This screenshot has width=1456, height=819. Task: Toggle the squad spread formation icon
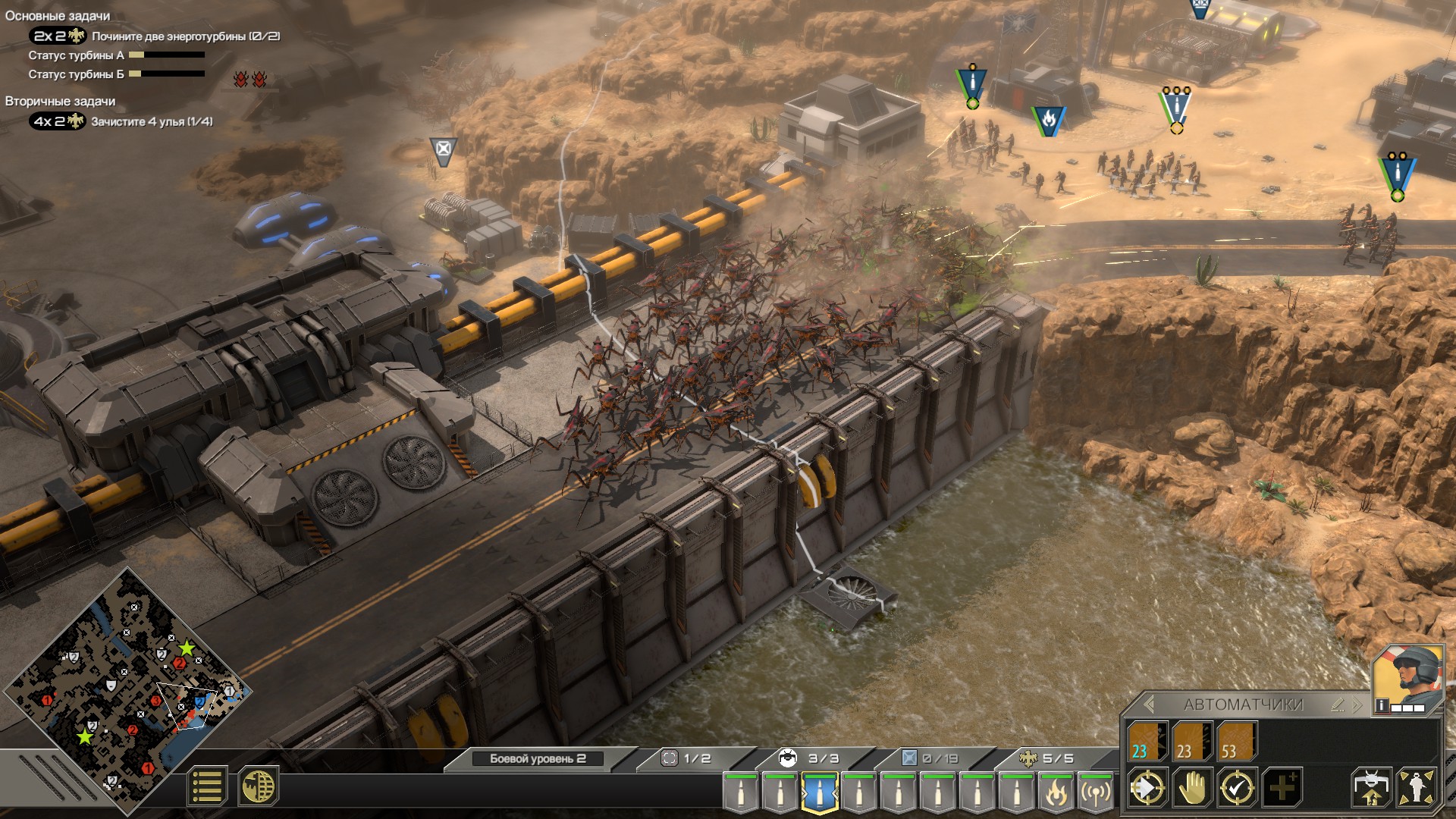click(1417, 789)
